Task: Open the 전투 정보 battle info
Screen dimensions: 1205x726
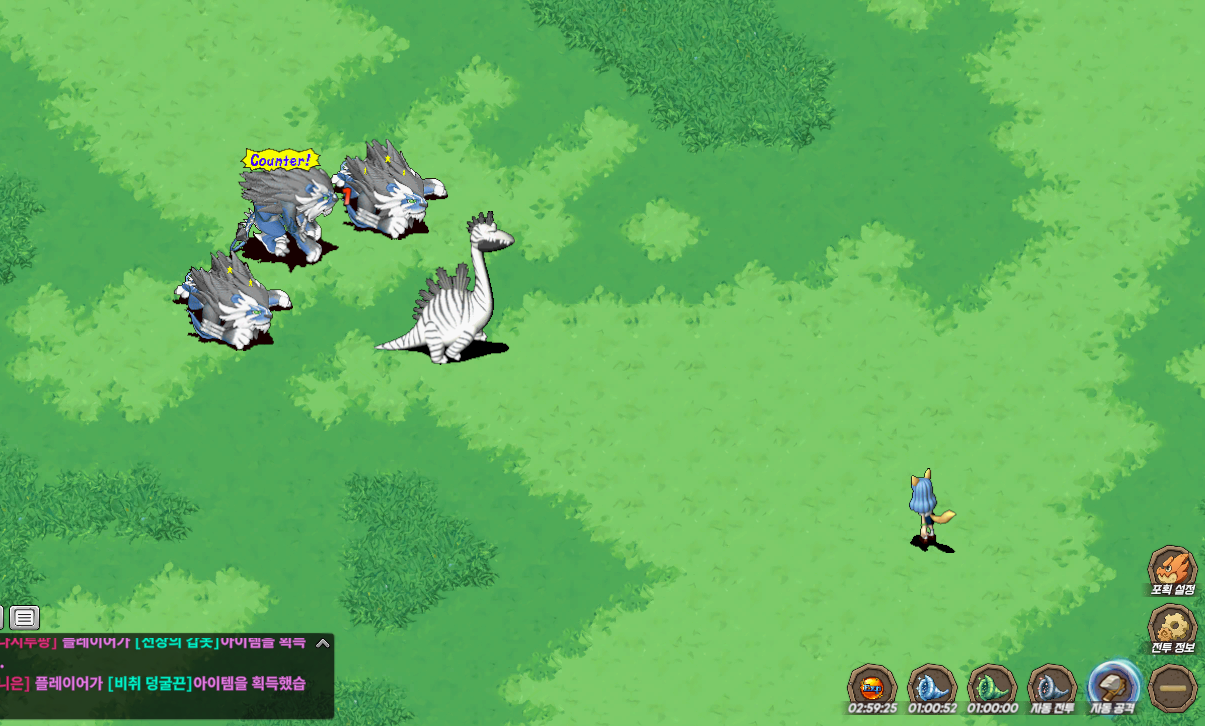Action: point(1172,627)
